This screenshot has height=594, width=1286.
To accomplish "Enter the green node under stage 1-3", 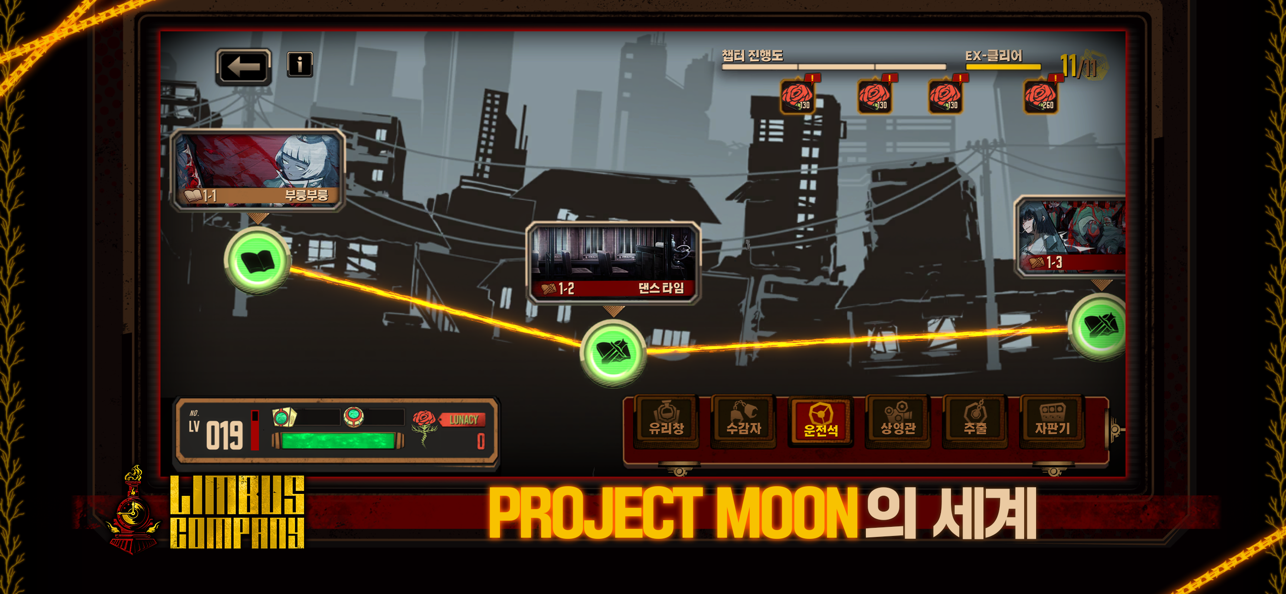I will tap(1099, 326).
